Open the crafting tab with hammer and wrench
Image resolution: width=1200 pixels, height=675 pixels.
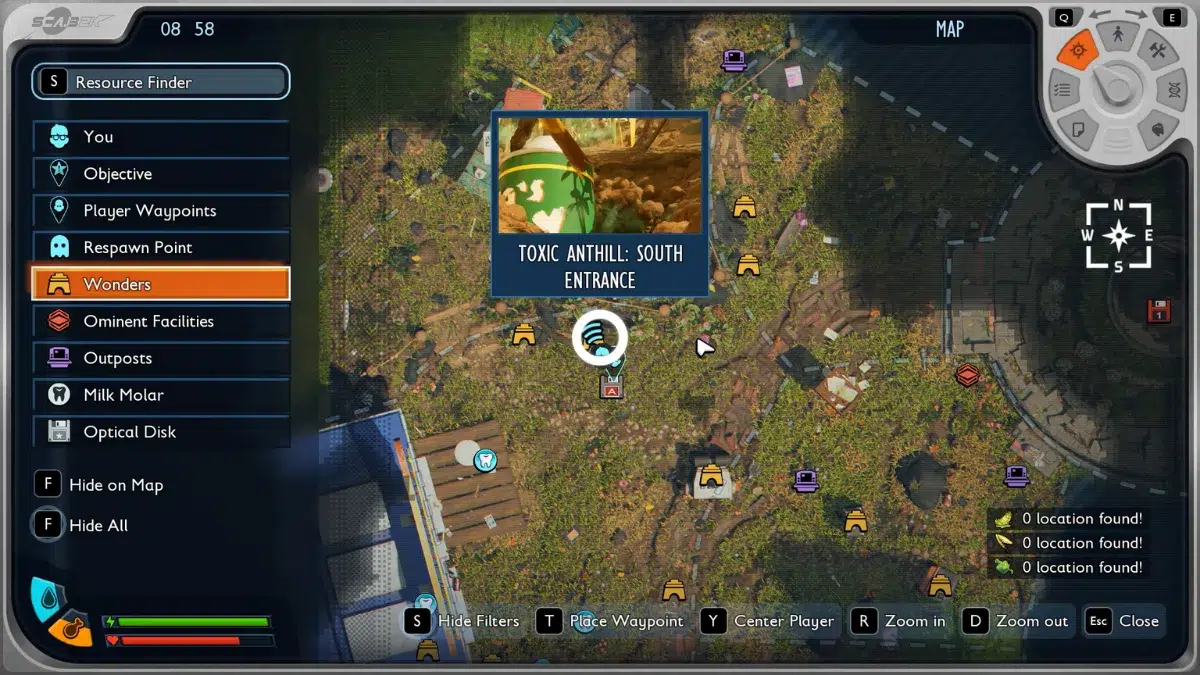coord(1158,50)
